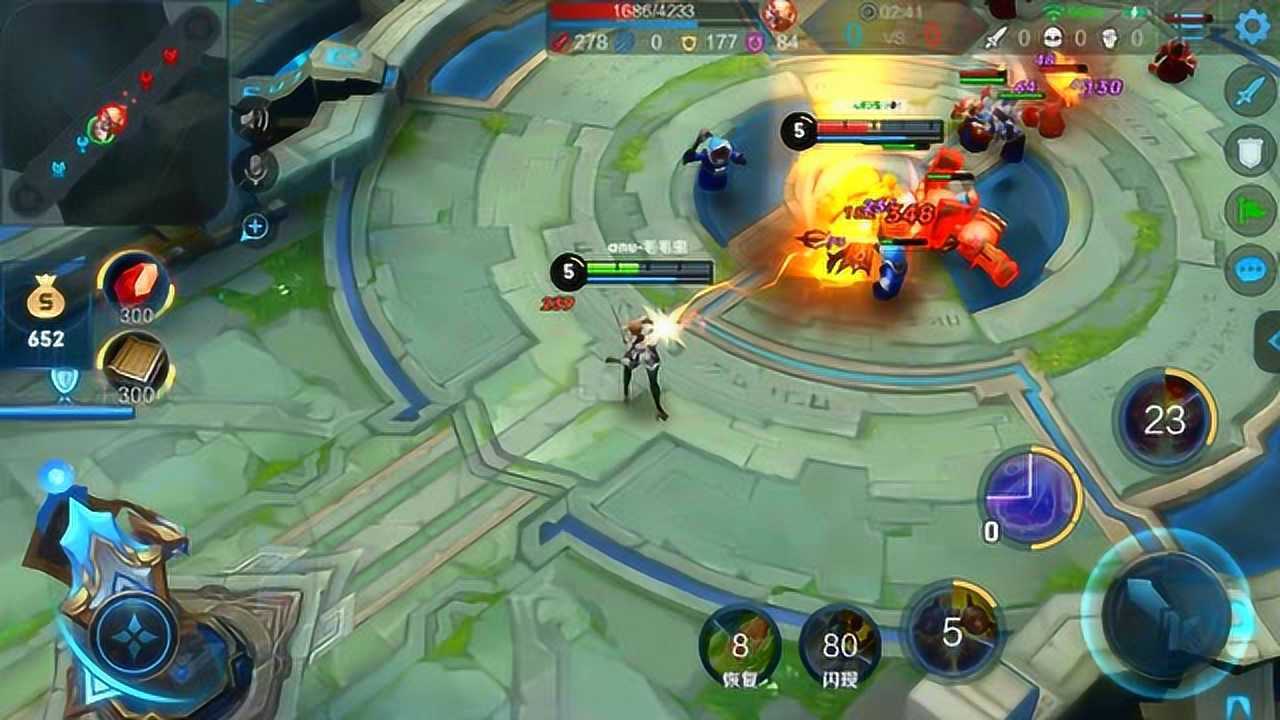Cast the ultimate skill showing 23
1280x720 pixels.
tap(1165, 420)
